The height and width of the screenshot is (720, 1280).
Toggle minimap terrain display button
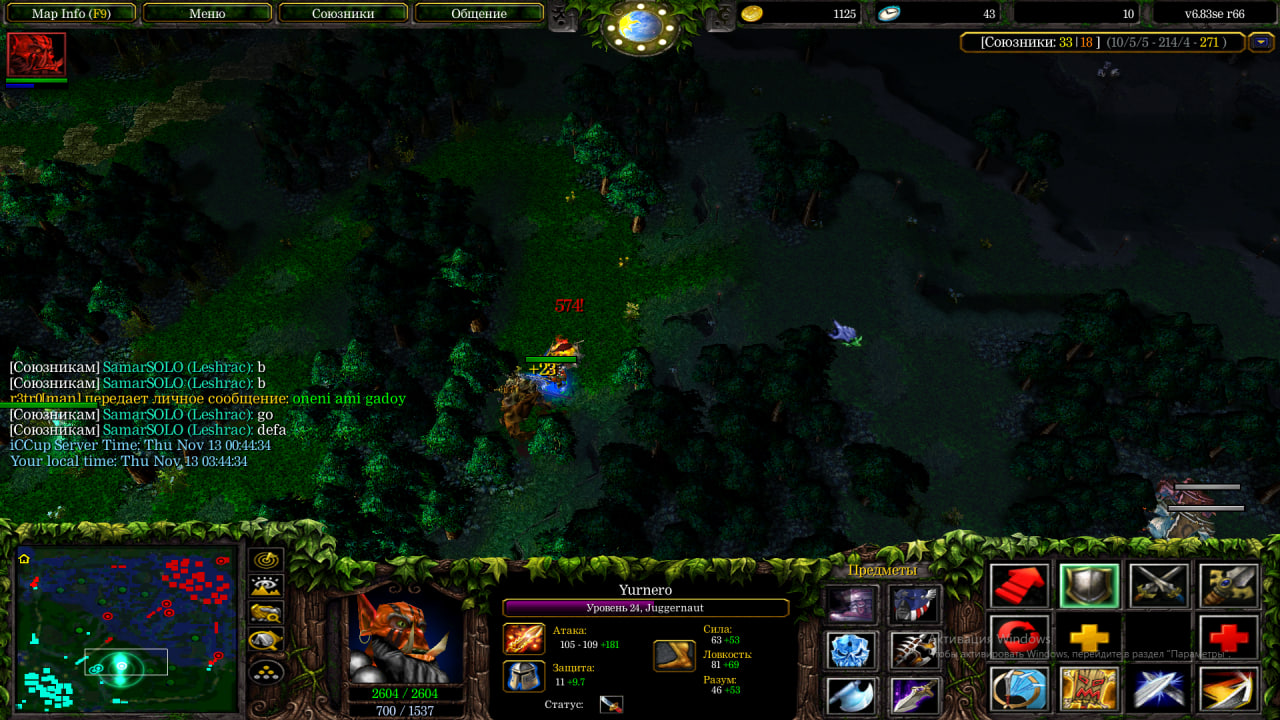tap(266, 587)
